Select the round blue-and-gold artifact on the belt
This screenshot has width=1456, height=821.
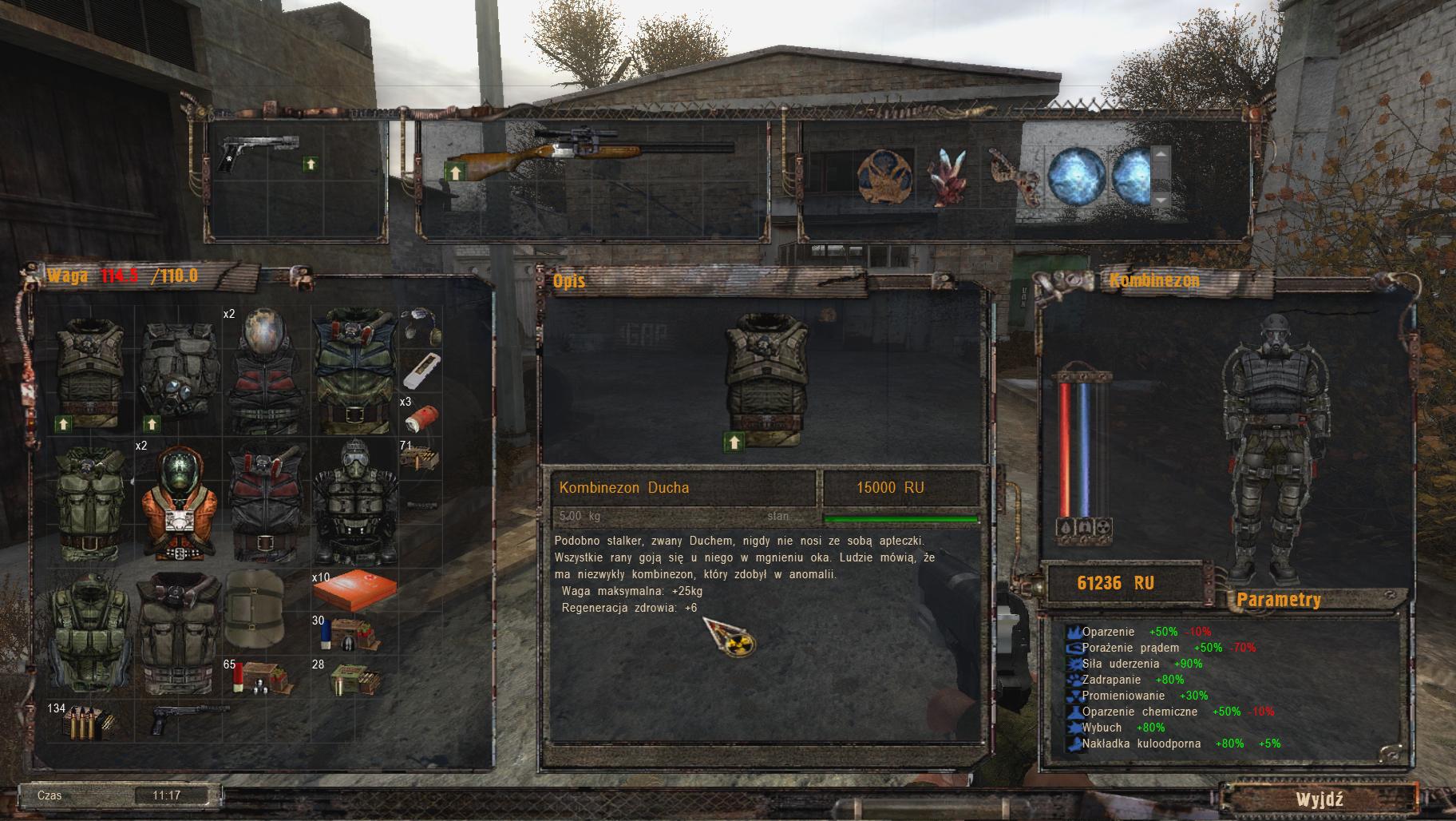coord(884,176)
